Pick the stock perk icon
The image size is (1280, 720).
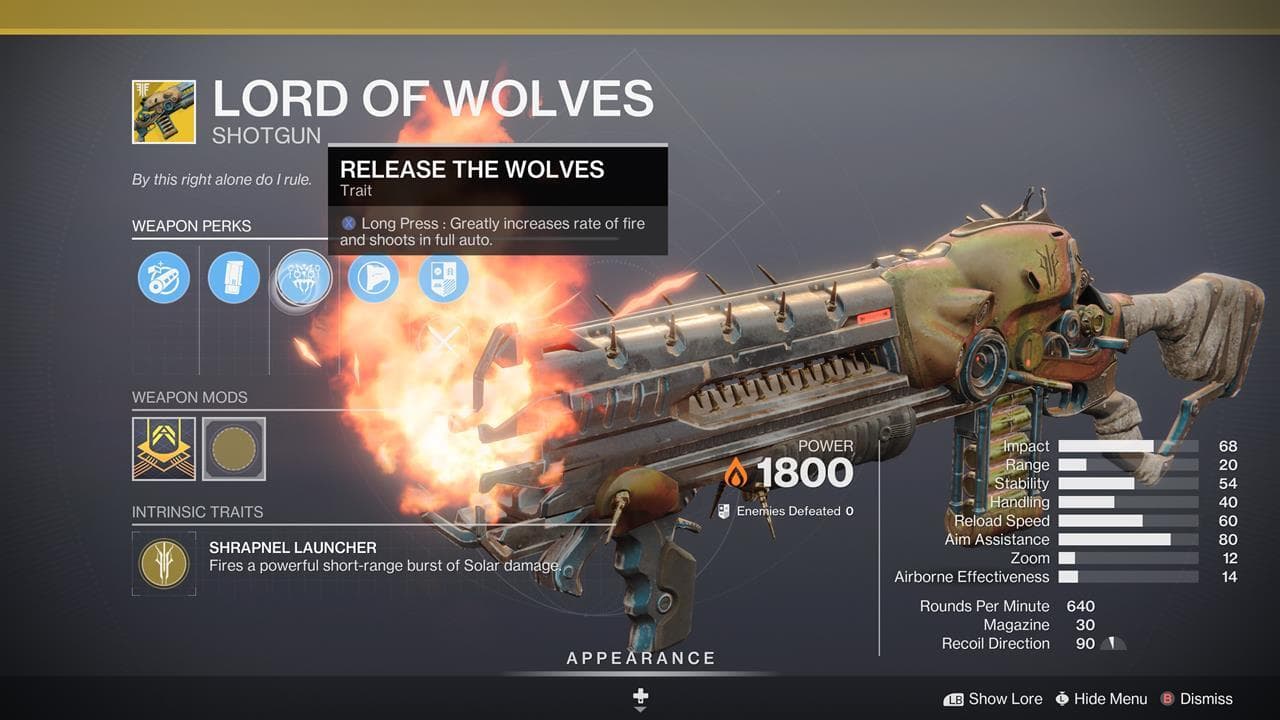click(373, 277)
